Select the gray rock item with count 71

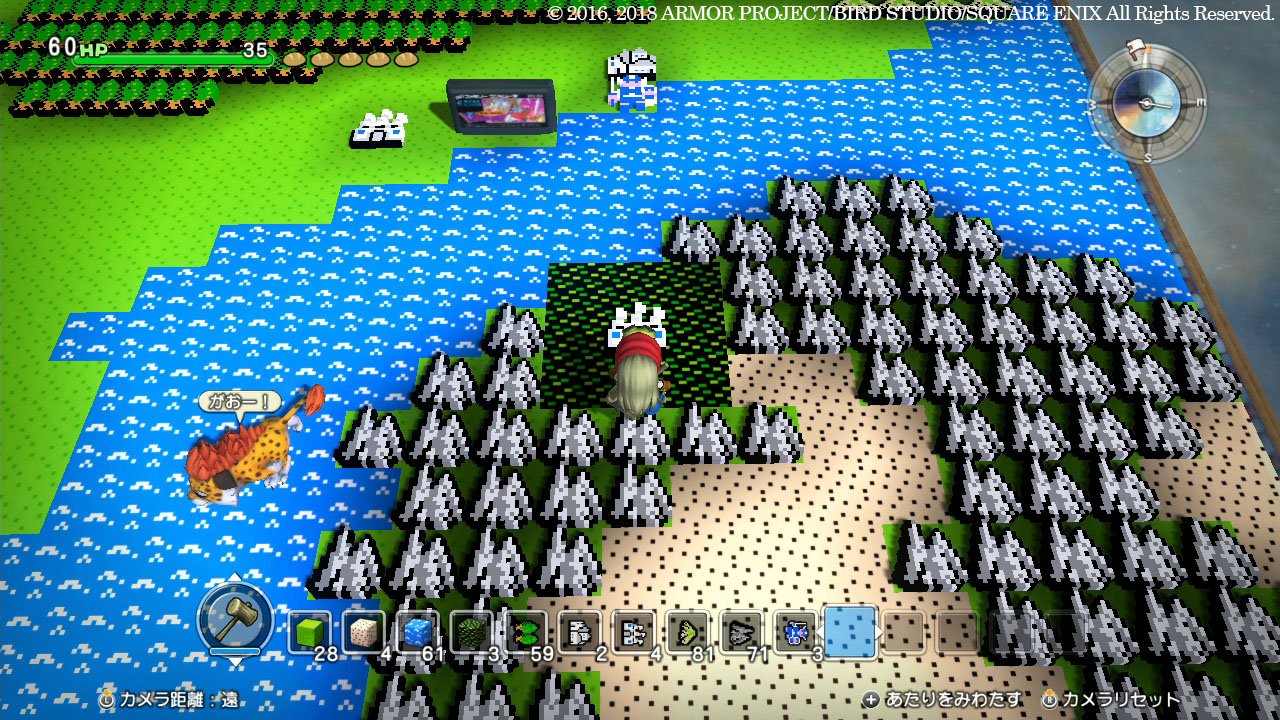742,632
